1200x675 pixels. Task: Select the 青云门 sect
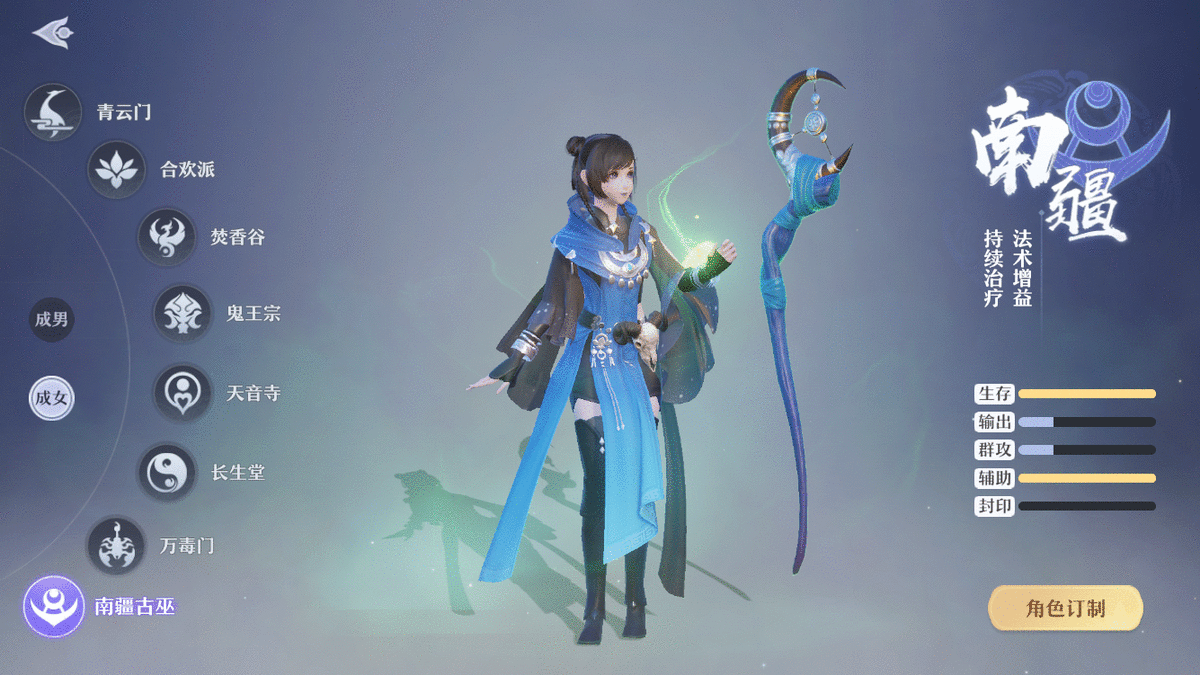pos(53,112)
